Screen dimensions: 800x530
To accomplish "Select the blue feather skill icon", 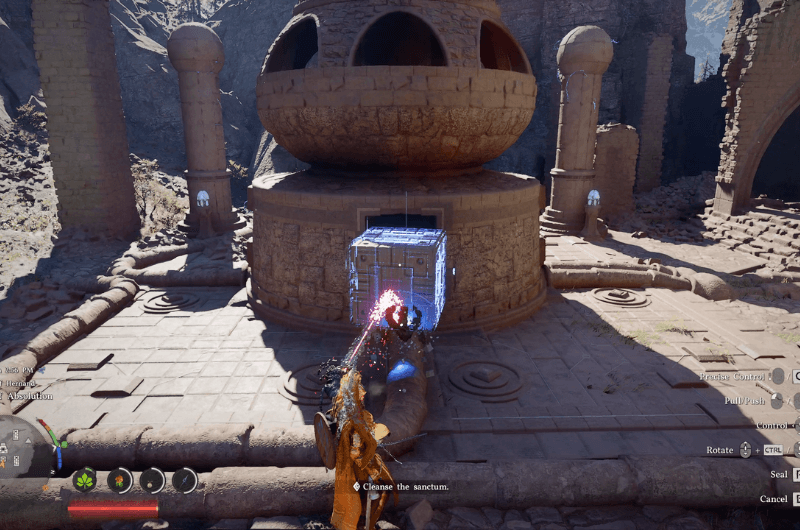I will click(185, 480).
